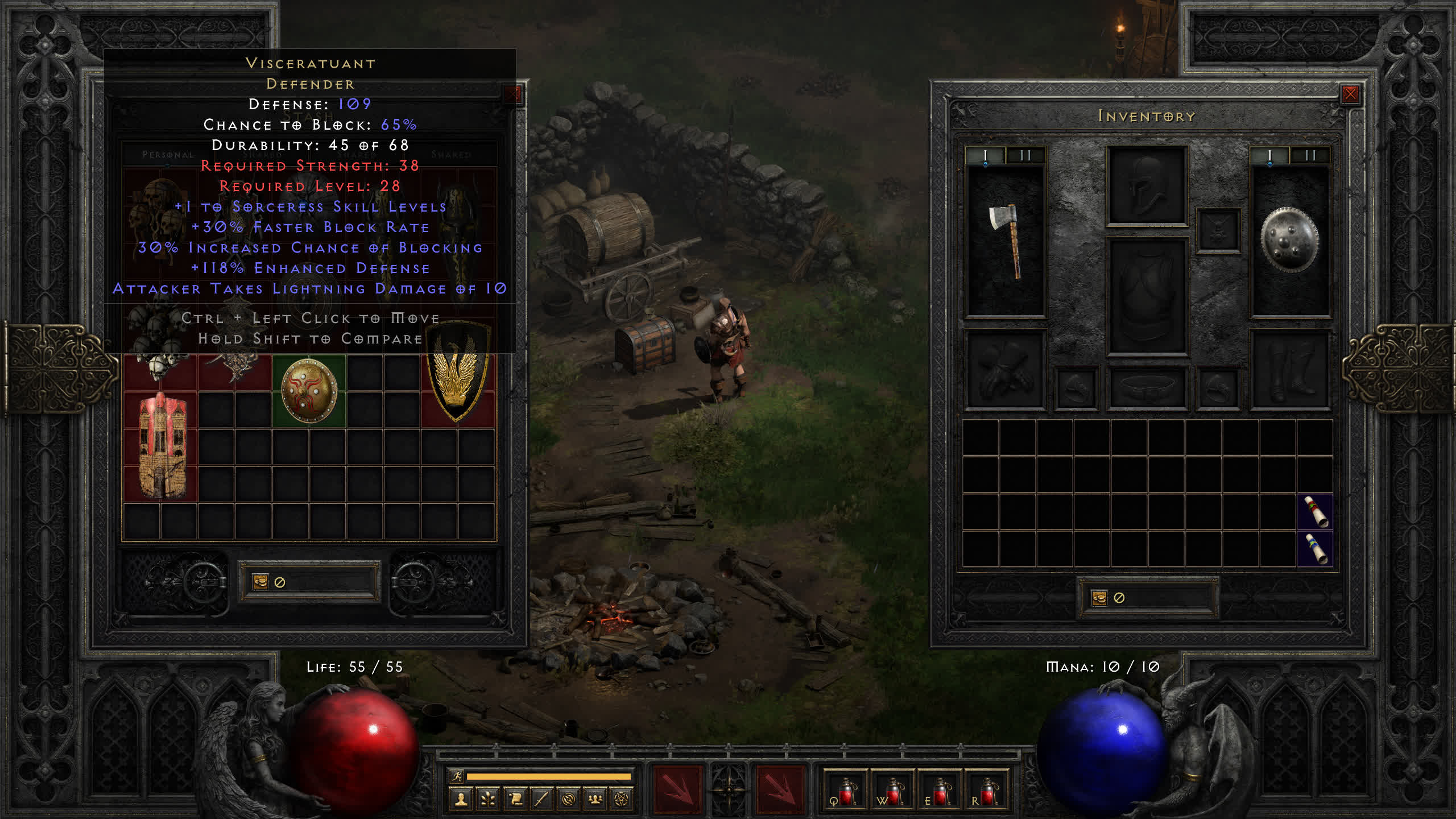The image size is (1456, 819).
Task: Select the equipped round buckler shield
Action: coord(1289,239)
